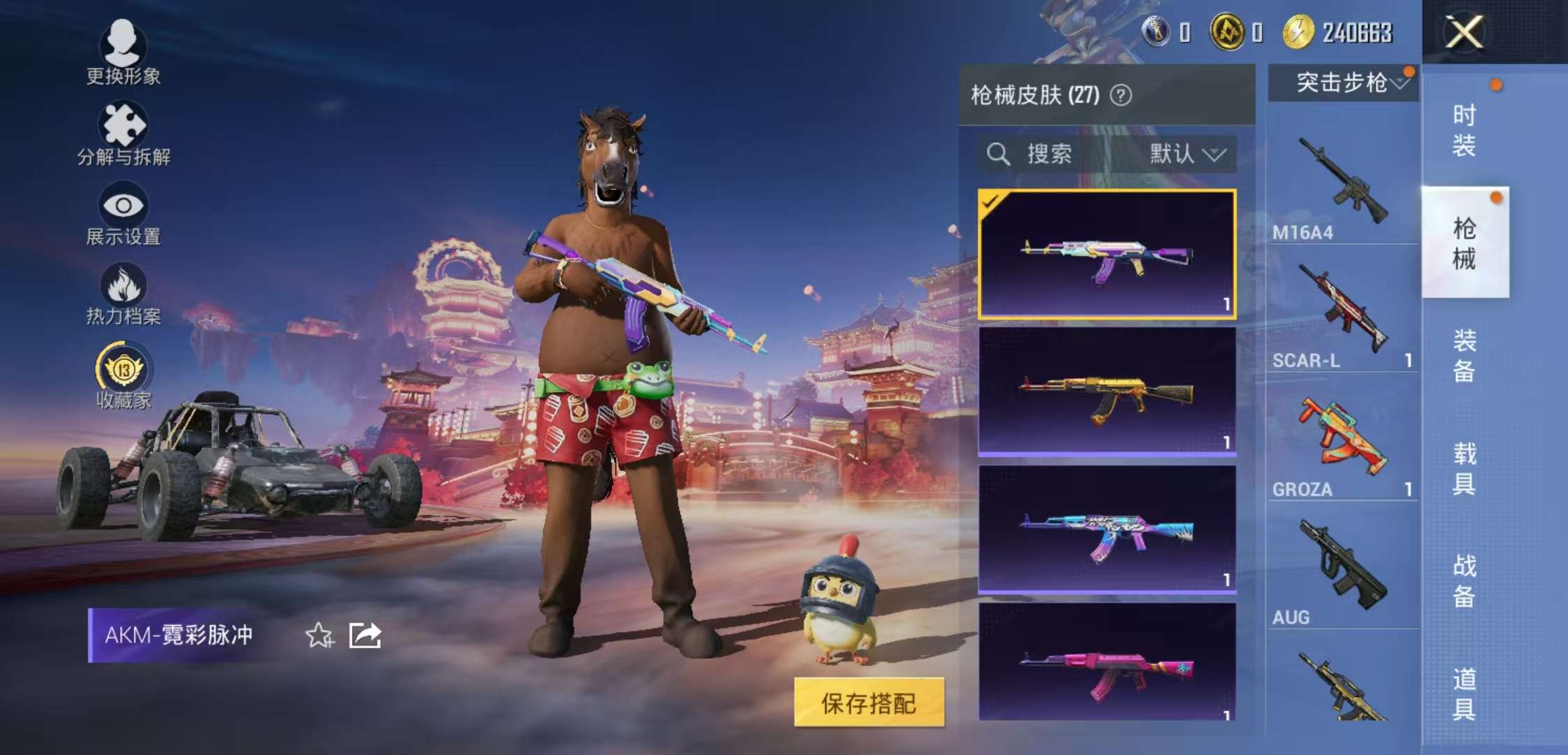Switch to the 时装 tab

[1464, 129]
